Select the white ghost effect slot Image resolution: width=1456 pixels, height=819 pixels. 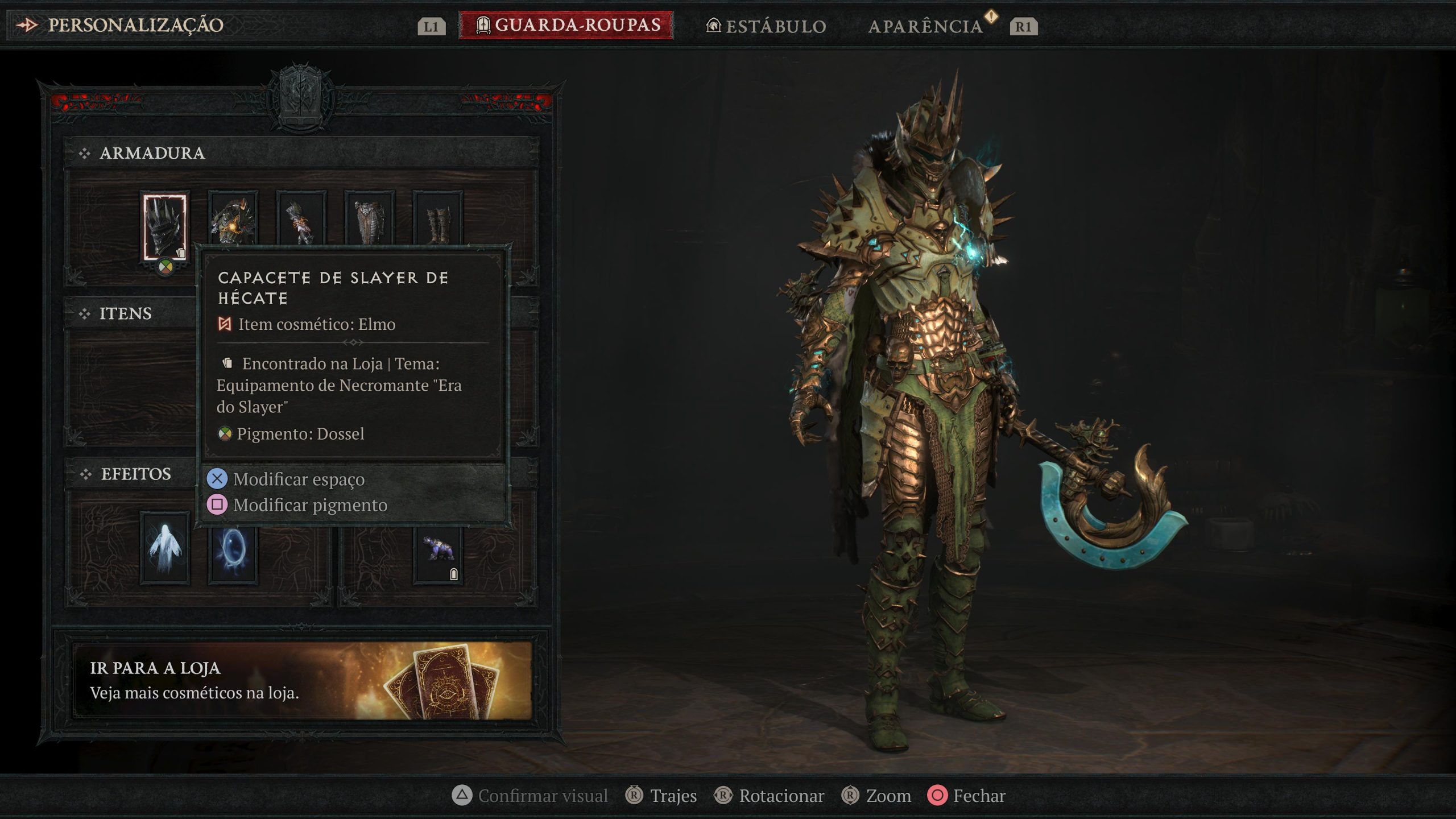pyautogui.click(x=164, y=548)
